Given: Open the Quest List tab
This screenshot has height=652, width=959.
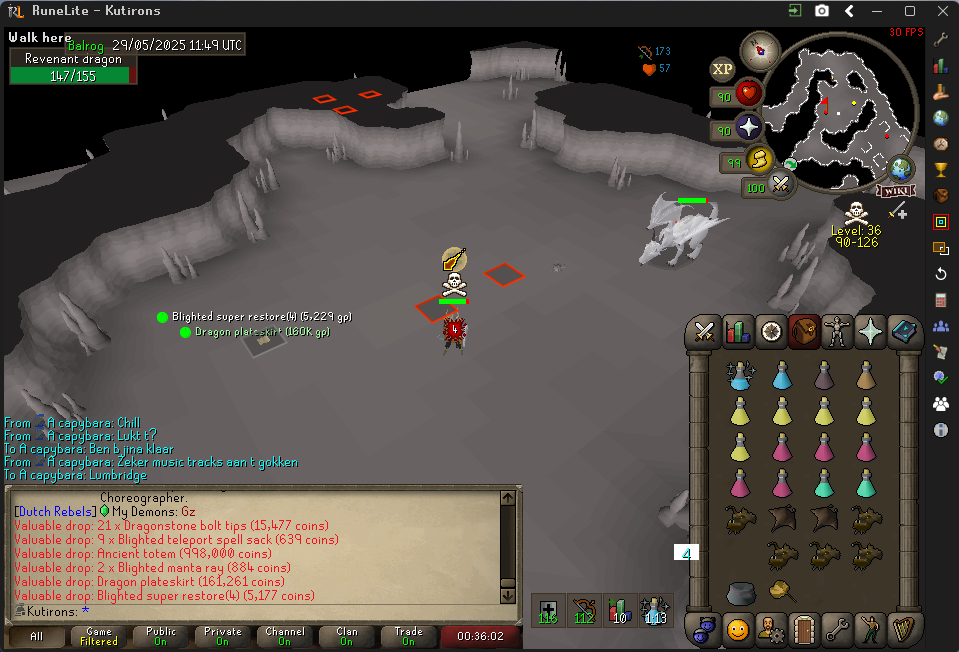Looking at the screenshot, I should (x=771, y=330).
